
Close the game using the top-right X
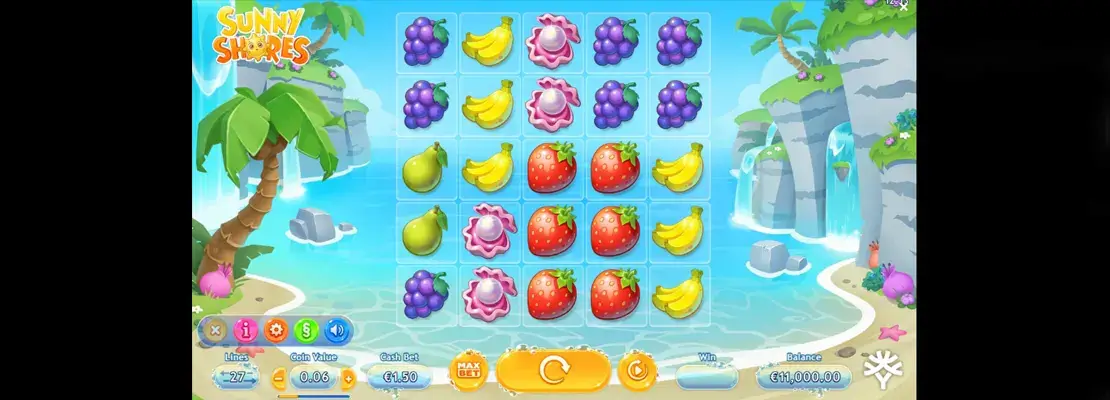(905, 5)
